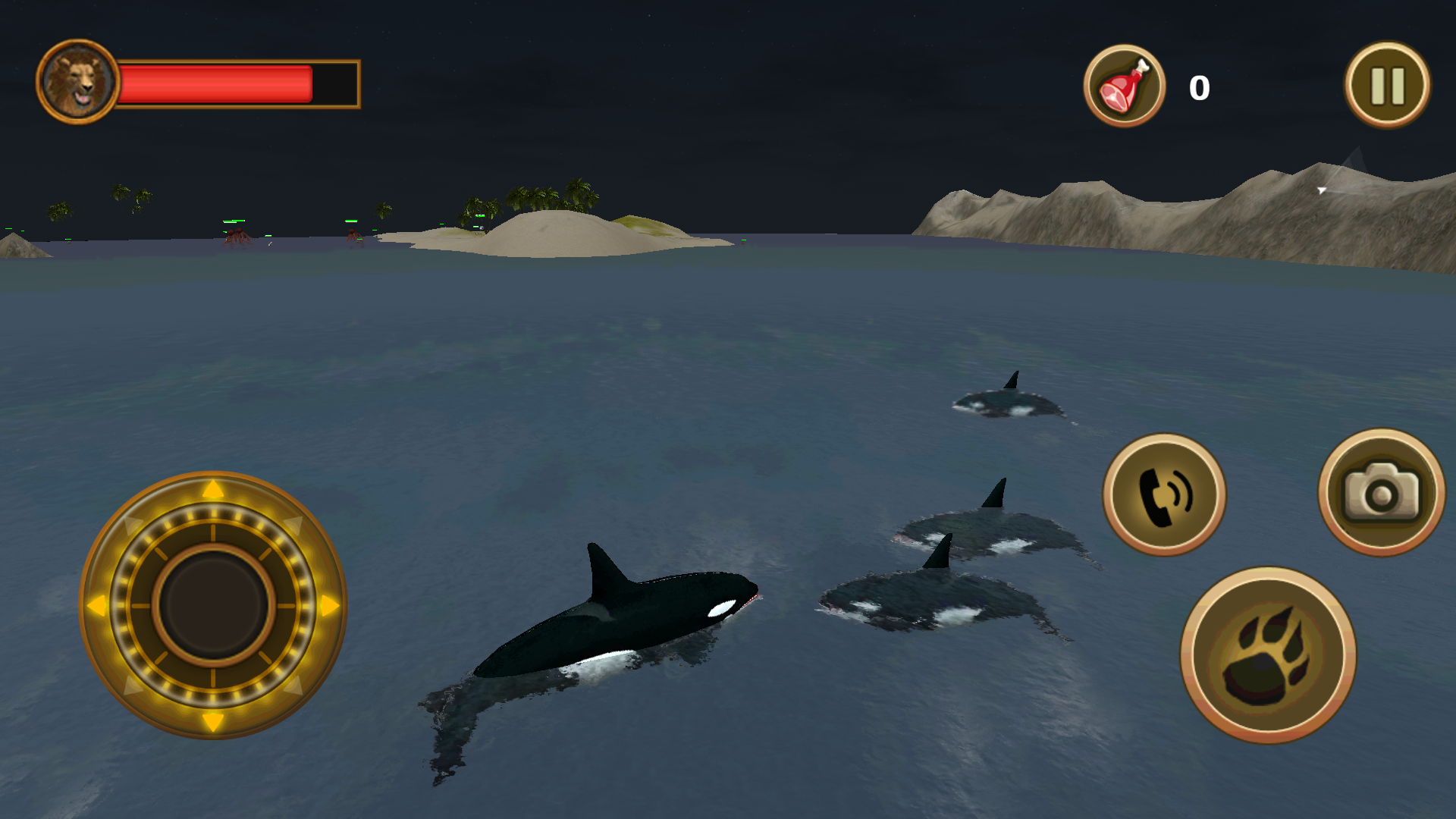
Task: Pause the game
Action: coord(1385,85)
